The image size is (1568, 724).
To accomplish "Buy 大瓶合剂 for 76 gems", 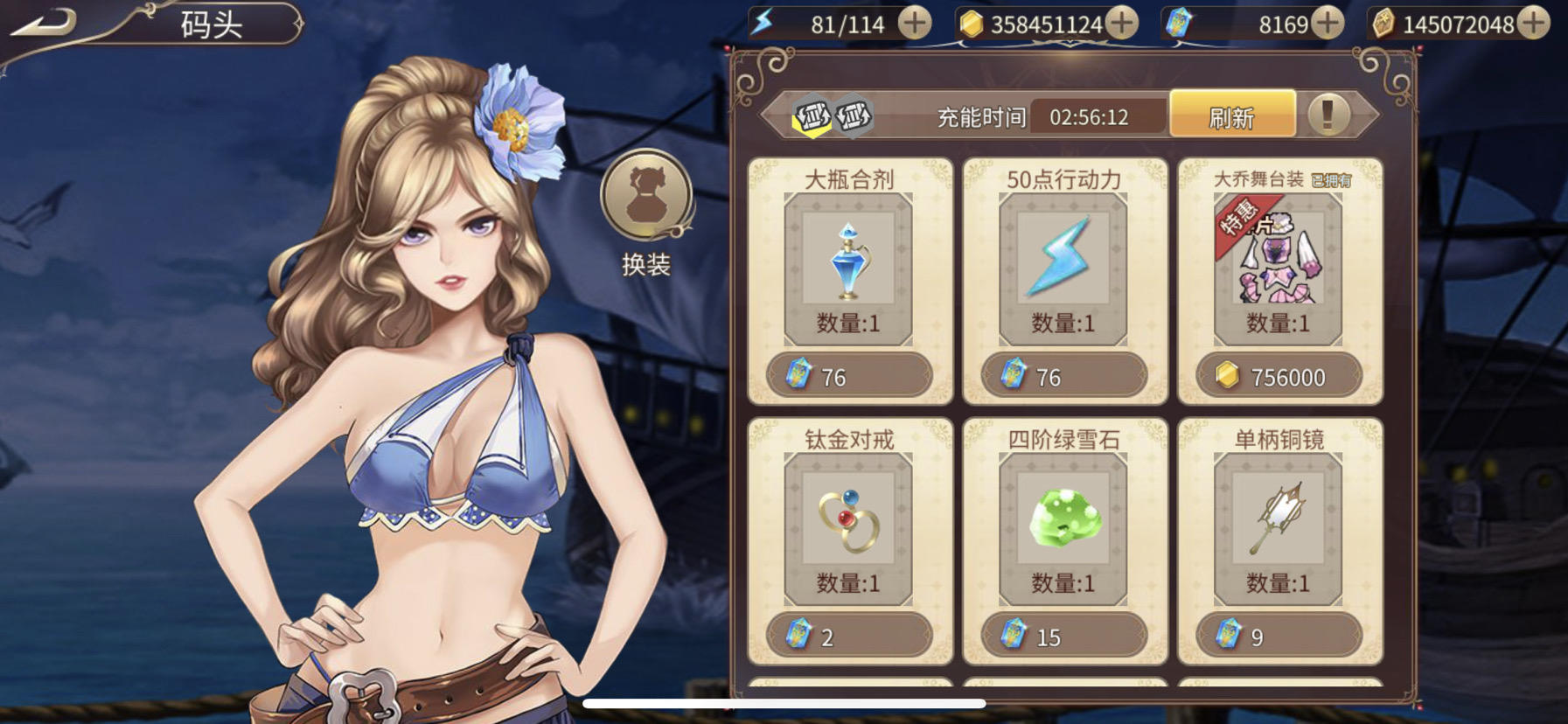I will pos(848,376).
